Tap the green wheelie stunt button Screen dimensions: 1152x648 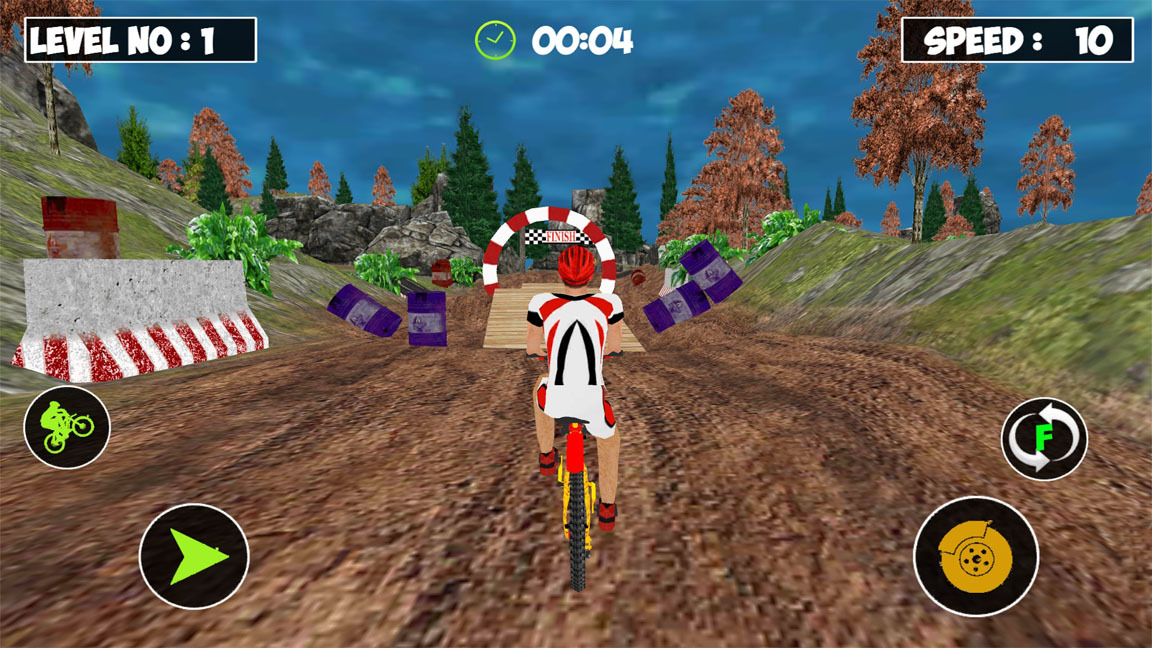point(67,427)
